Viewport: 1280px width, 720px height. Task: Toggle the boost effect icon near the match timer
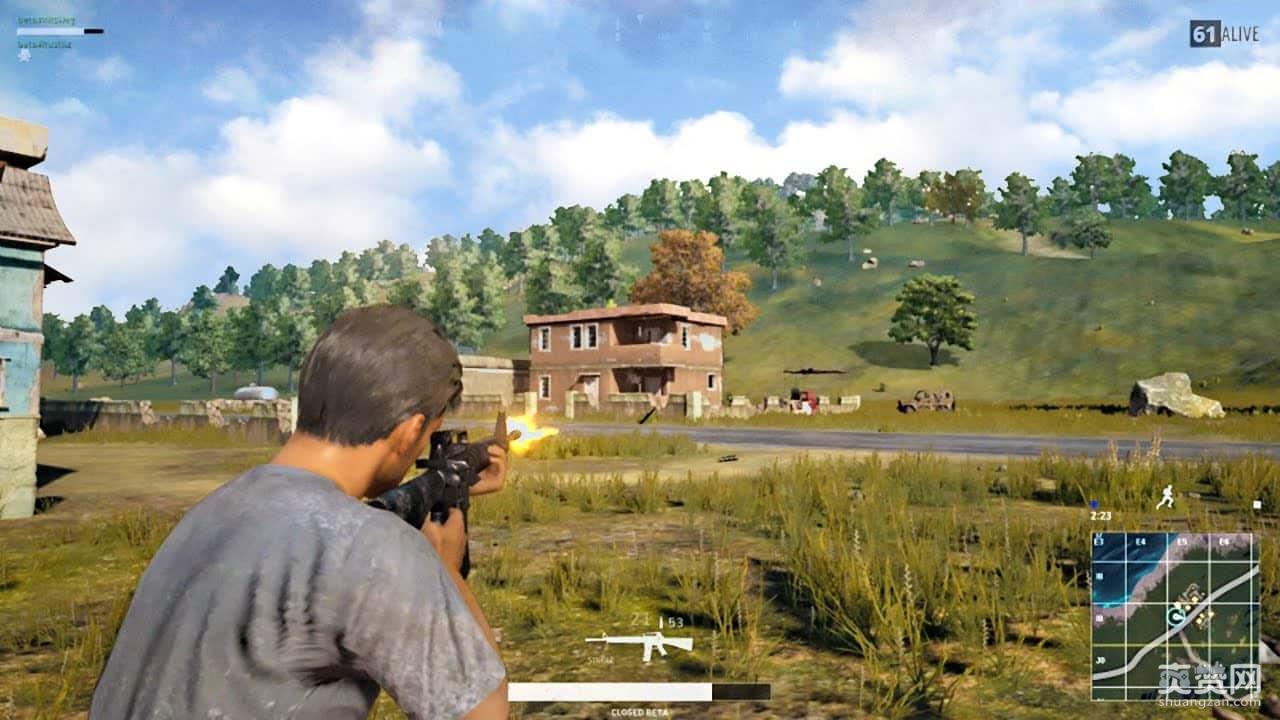click(1094, 505)
